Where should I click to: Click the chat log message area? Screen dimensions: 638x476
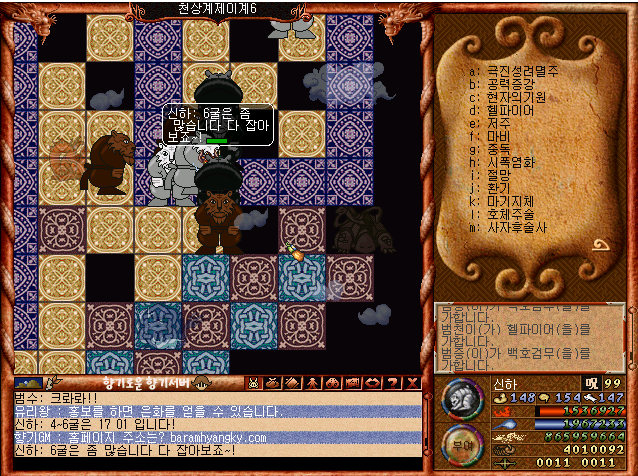tap(215, 431)
